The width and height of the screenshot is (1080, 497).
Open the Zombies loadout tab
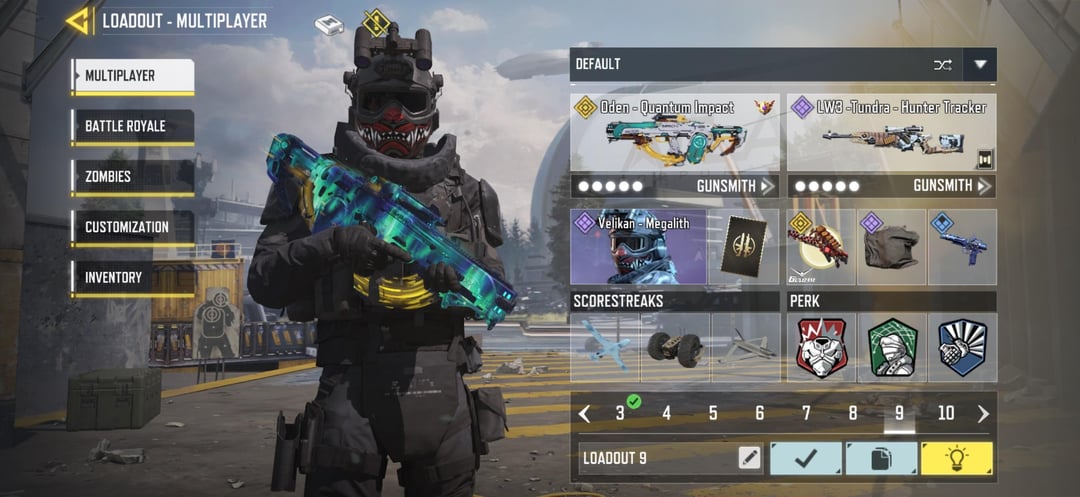pos(132,177)
